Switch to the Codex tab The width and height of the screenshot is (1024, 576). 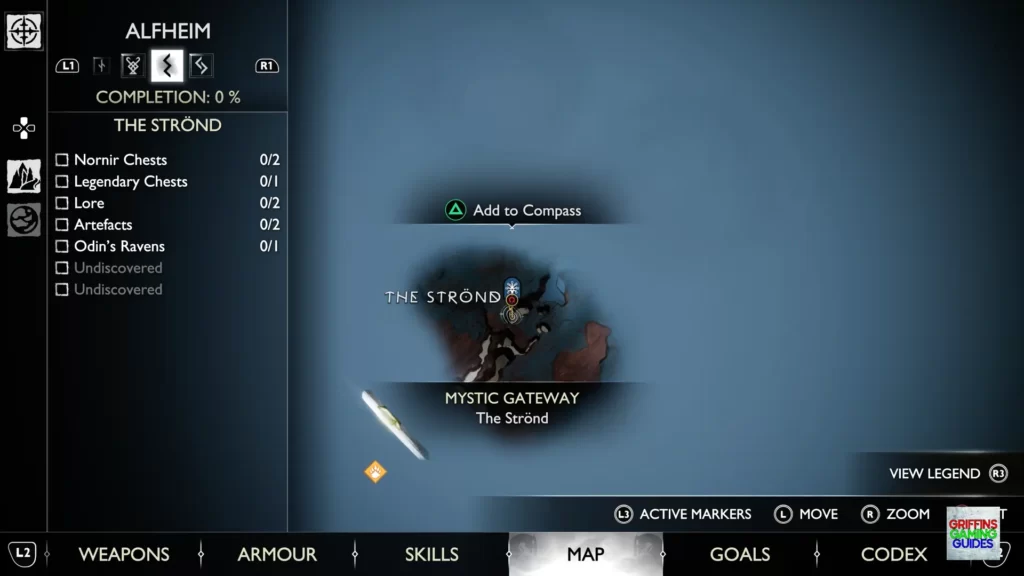[x=893, y=554]
